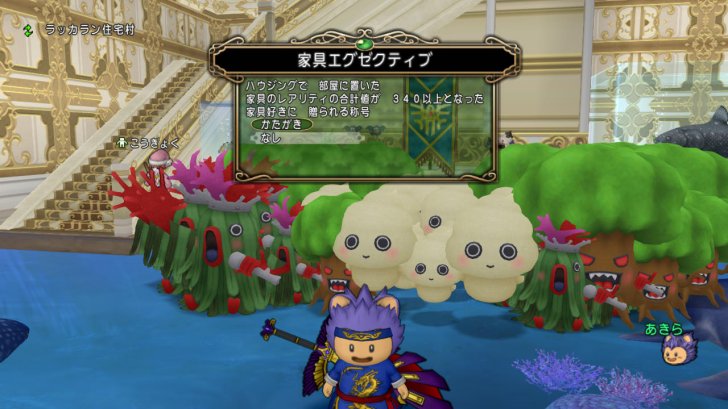
Task: Select the かたがき option
Action: [280, 125]
